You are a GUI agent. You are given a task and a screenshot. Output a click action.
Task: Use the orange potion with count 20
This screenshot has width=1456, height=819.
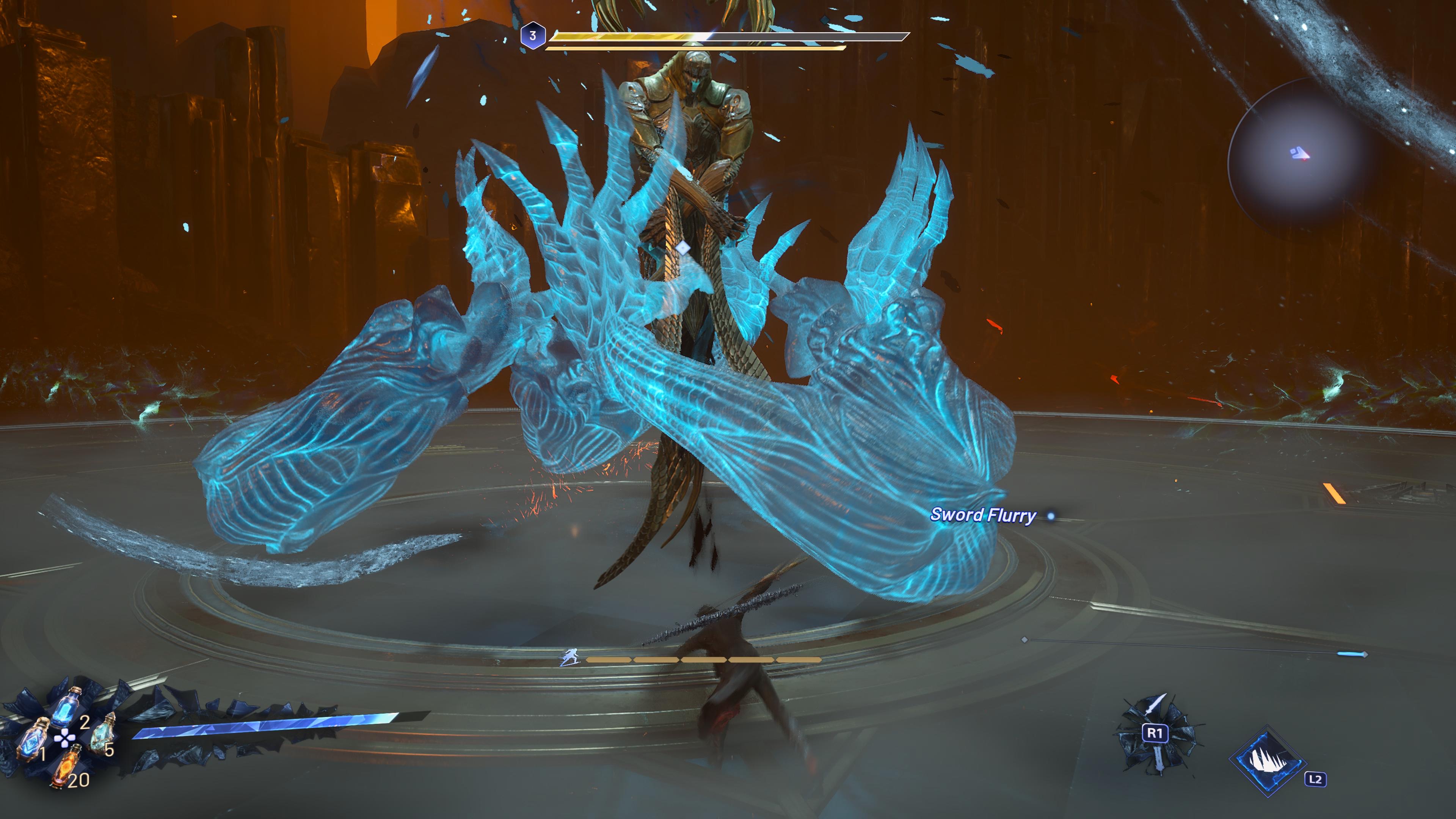tap(66, 766)
